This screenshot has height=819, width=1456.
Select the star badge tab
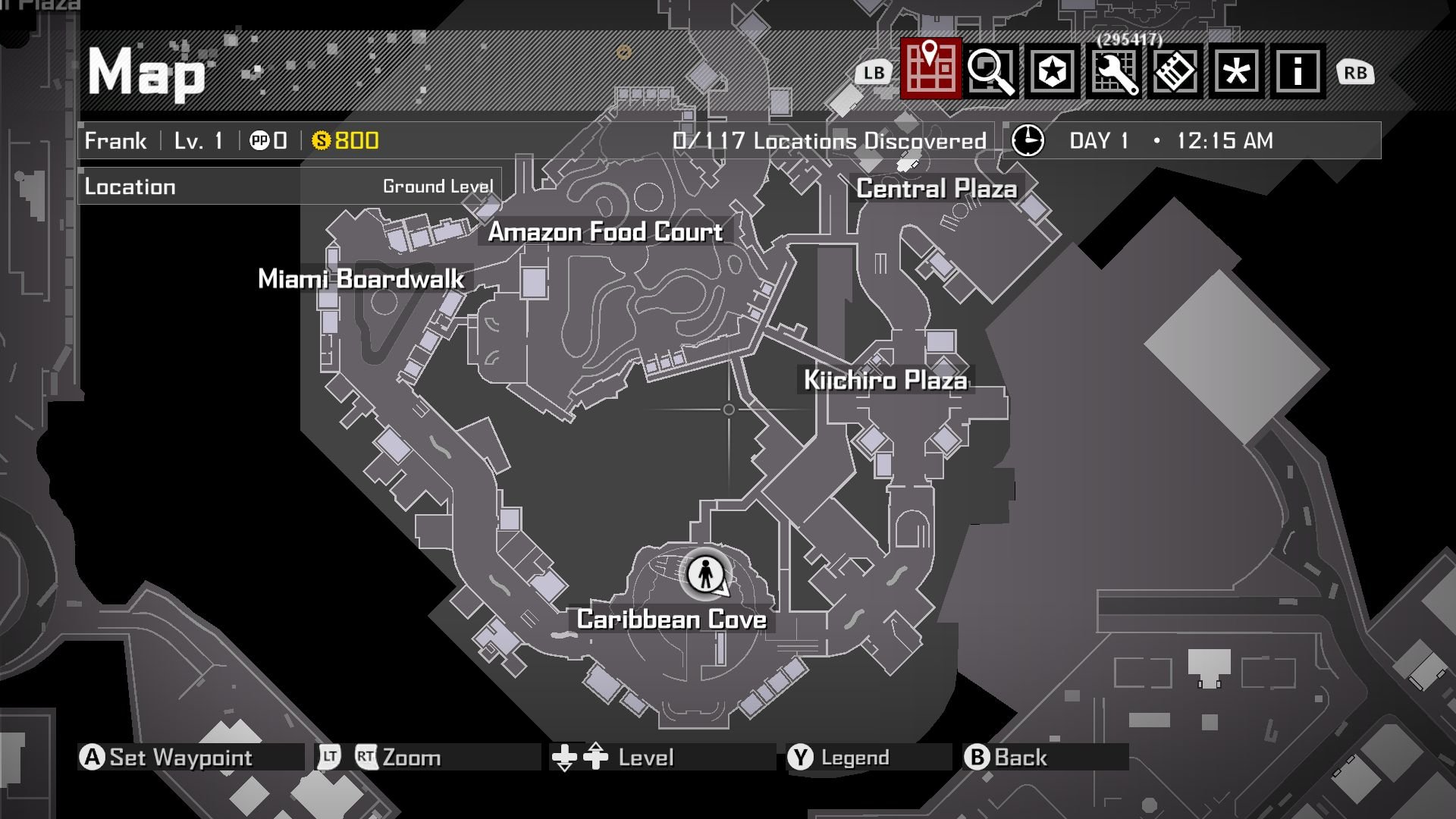pos(1053,71)
